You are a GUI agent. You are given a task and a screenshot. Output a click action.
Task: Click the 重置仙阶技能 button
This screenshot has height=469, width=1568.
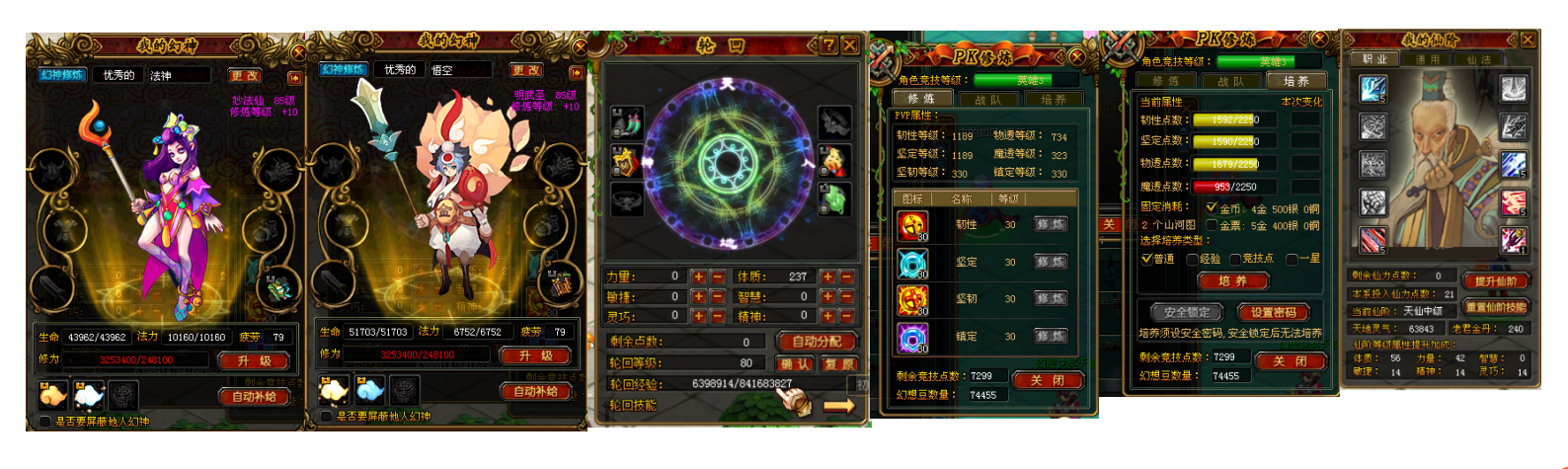click(x=1495, y=307)
